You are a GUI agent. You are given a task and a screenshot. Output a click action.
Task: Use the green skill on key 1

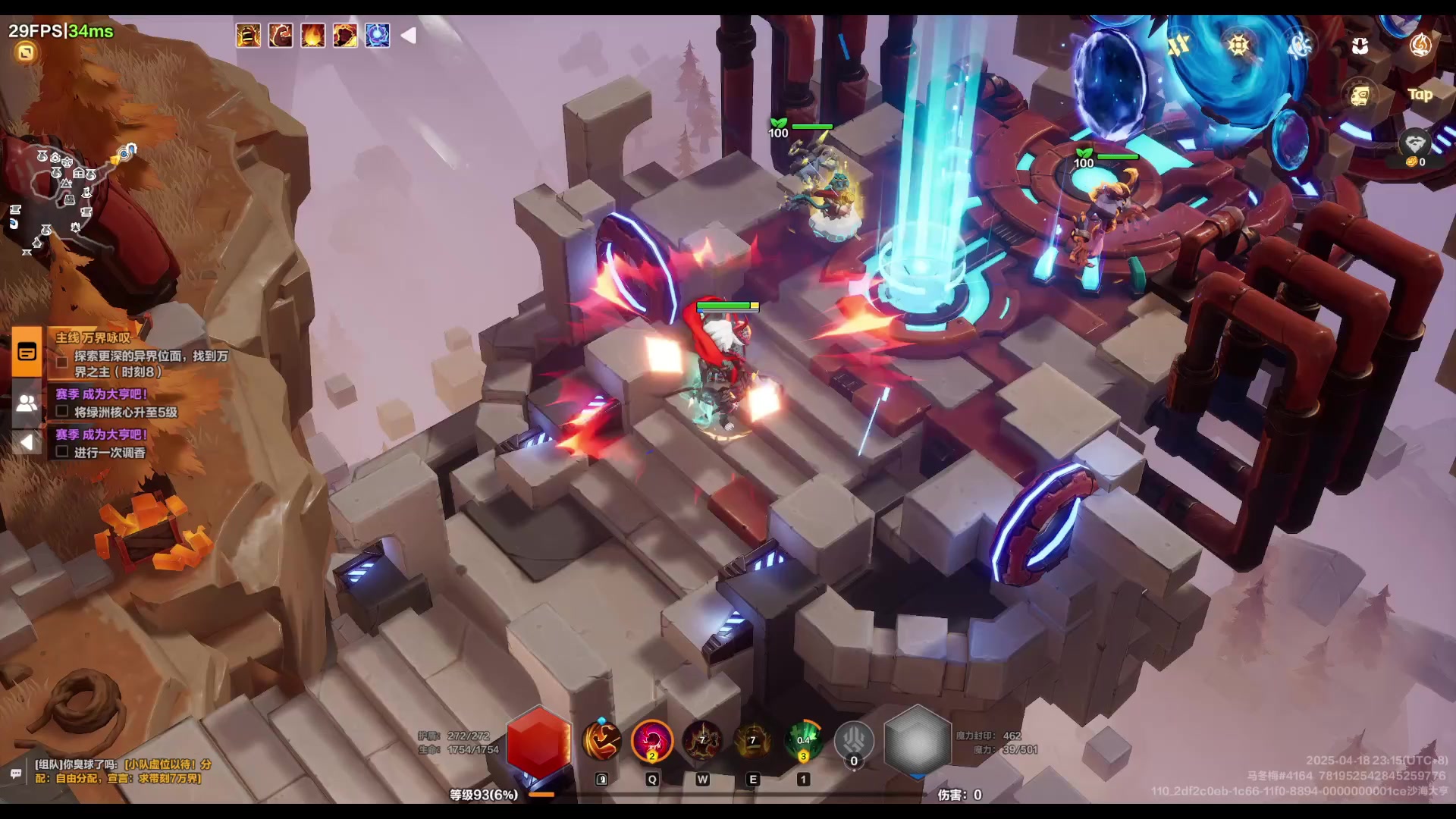(804, 741)
